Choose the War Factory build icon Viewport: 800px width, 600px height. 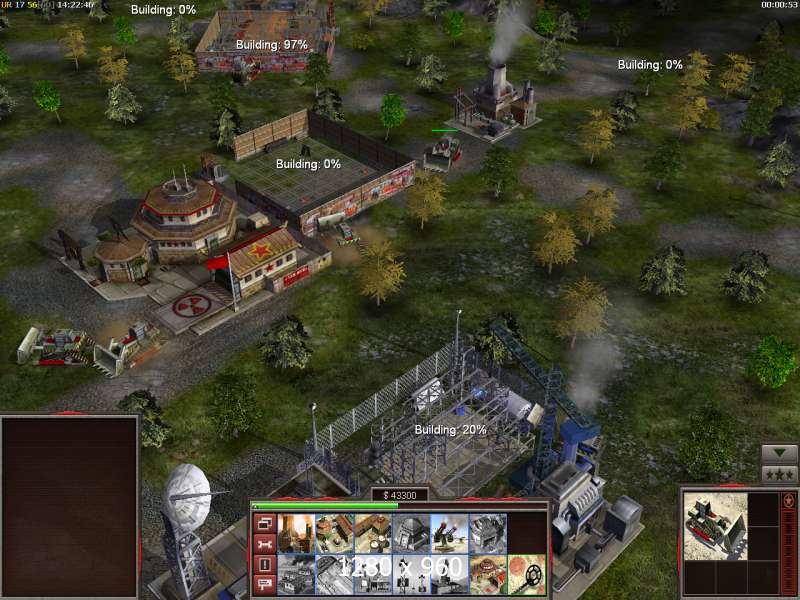(x=487, y=533)
